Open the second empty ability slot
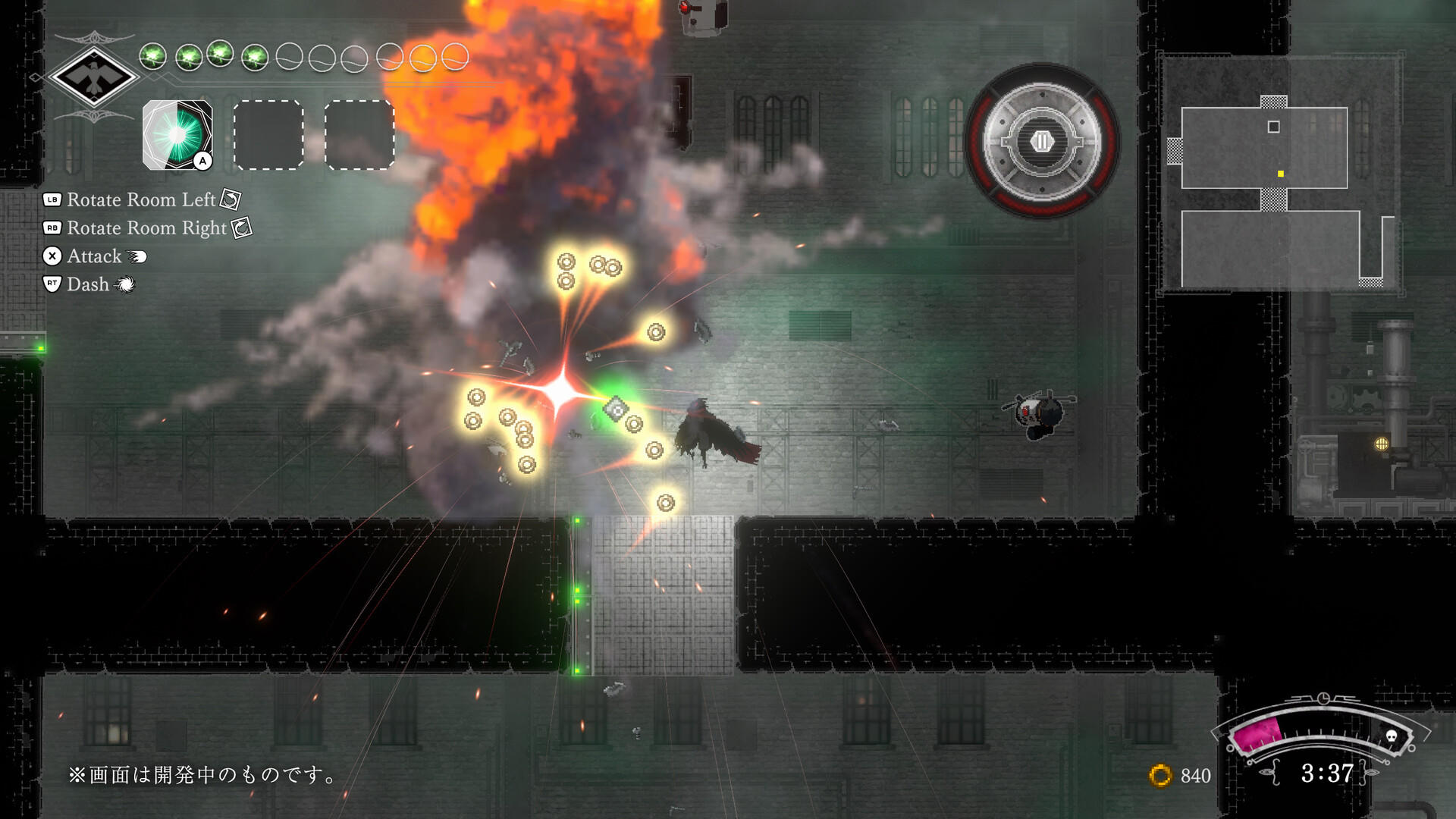Image resolution: width=1456 pixels, height=819 pixels. click(270, 135)
